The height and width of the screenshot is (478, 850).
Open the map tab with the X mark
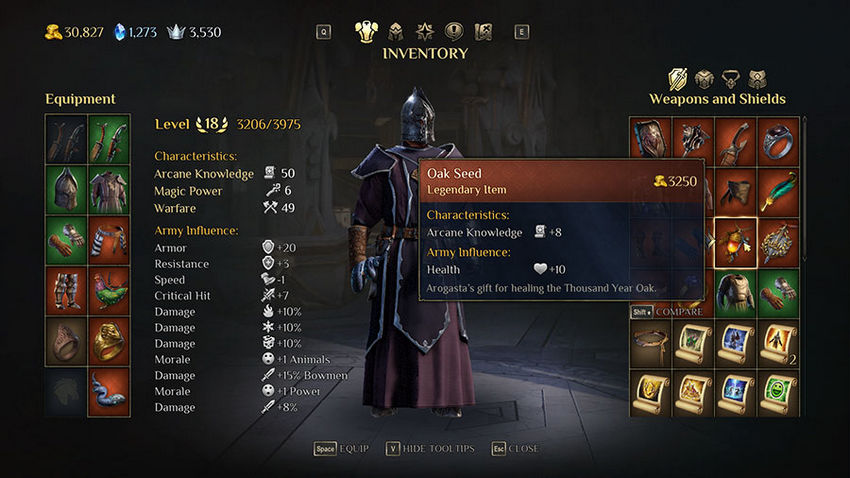coord(483,32)
